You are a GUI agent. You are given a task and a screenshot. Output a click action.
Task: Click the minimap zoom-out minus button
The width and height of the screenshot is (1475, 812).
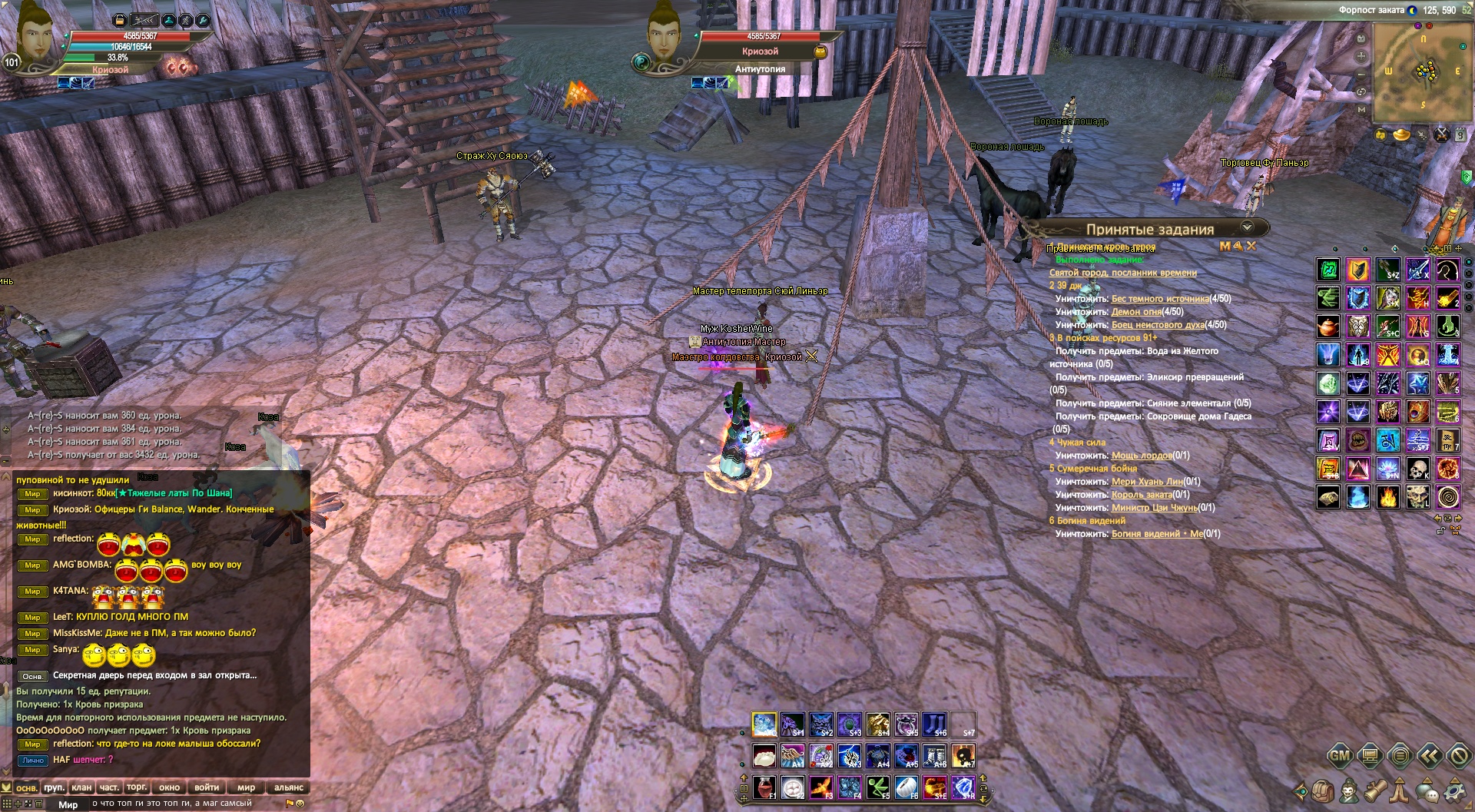pos(1361,75)
